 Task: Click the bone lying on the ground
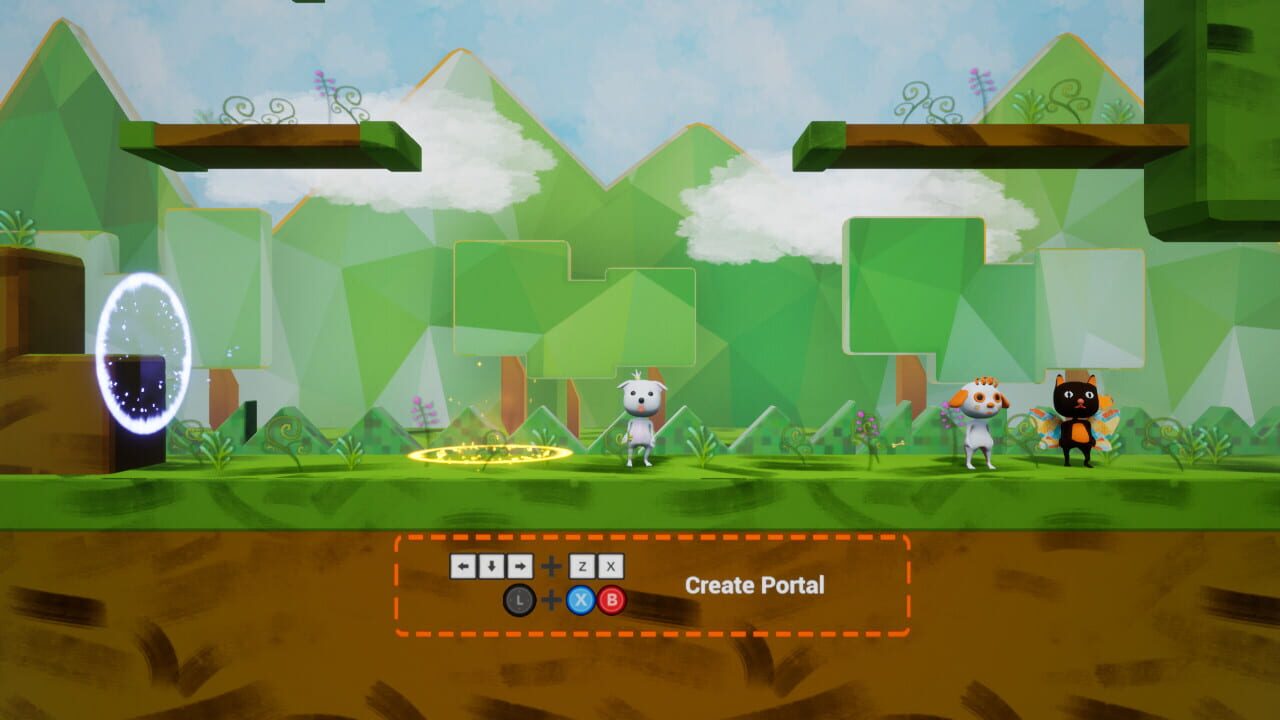pyautogui.click(x=898, y=445)
